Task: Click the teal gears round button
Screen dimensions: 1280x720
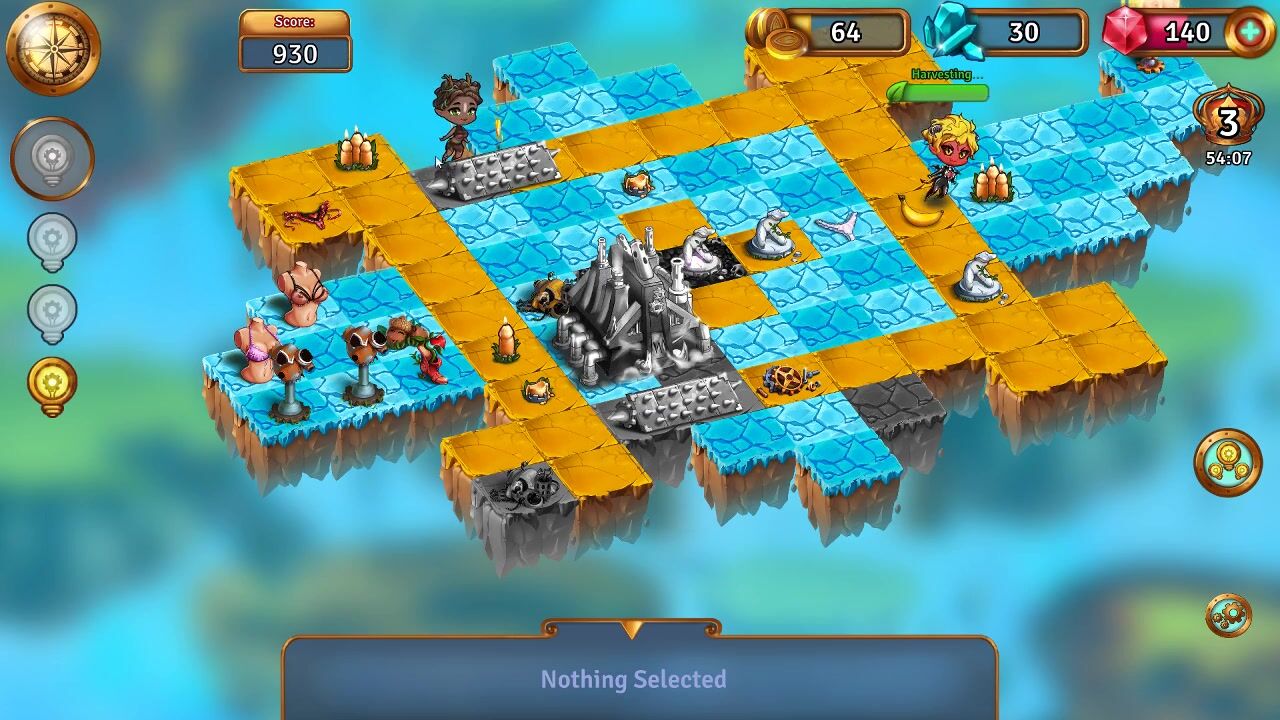Action: pyautogui.click(x=1228, y=462)
